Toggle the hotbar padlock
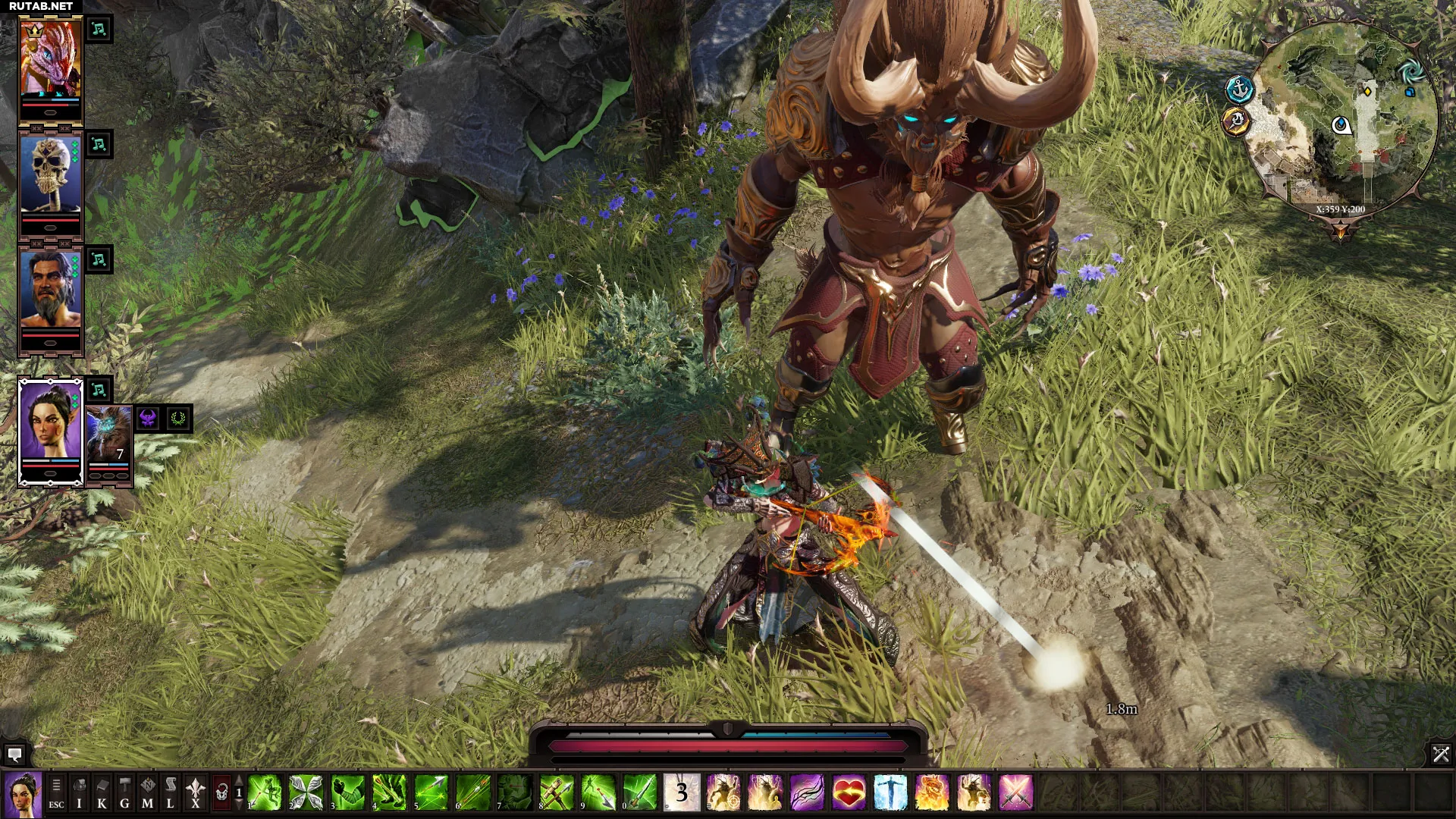 tap(221, 793)
